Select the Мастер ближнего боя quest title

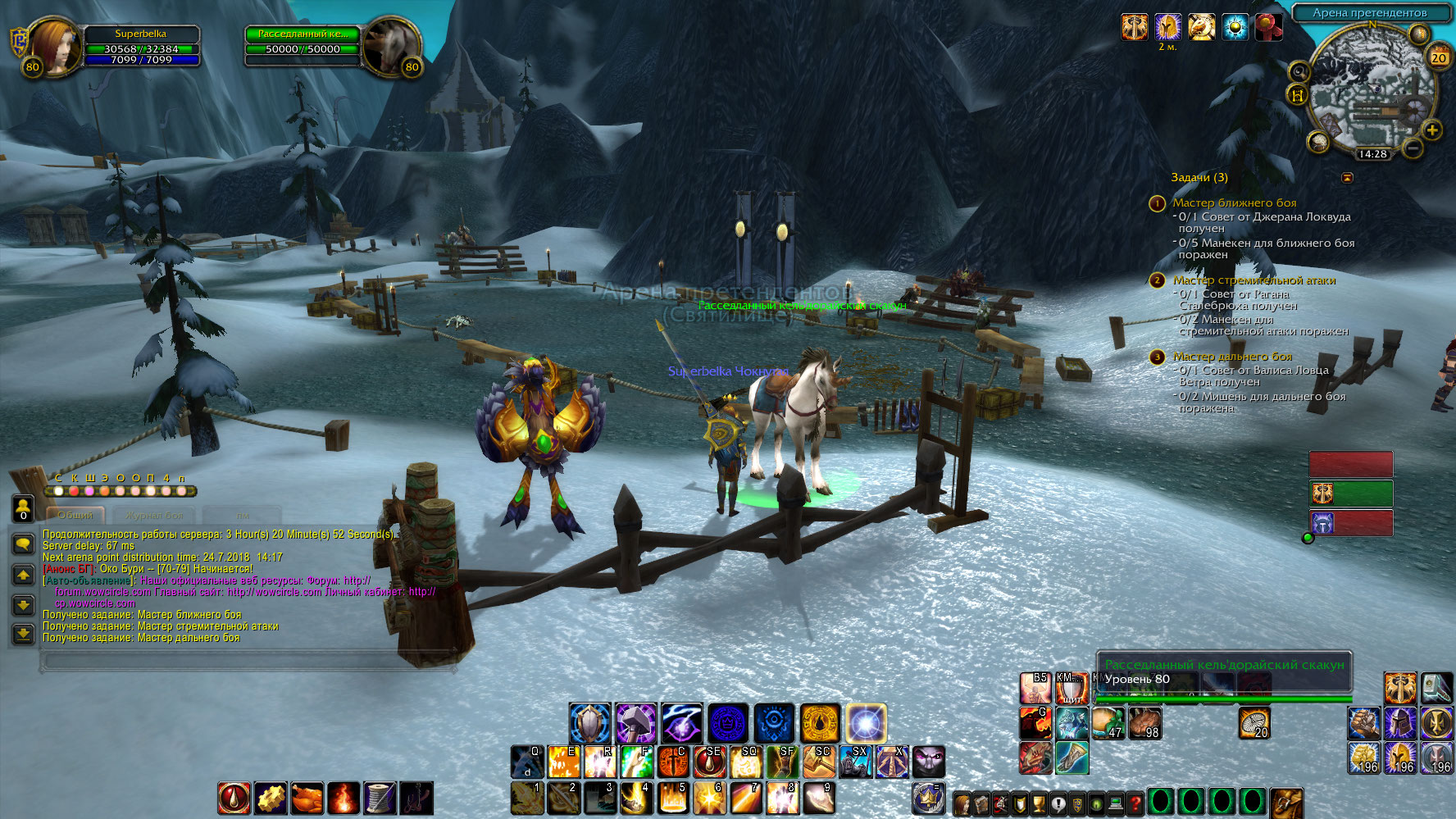1234,202
